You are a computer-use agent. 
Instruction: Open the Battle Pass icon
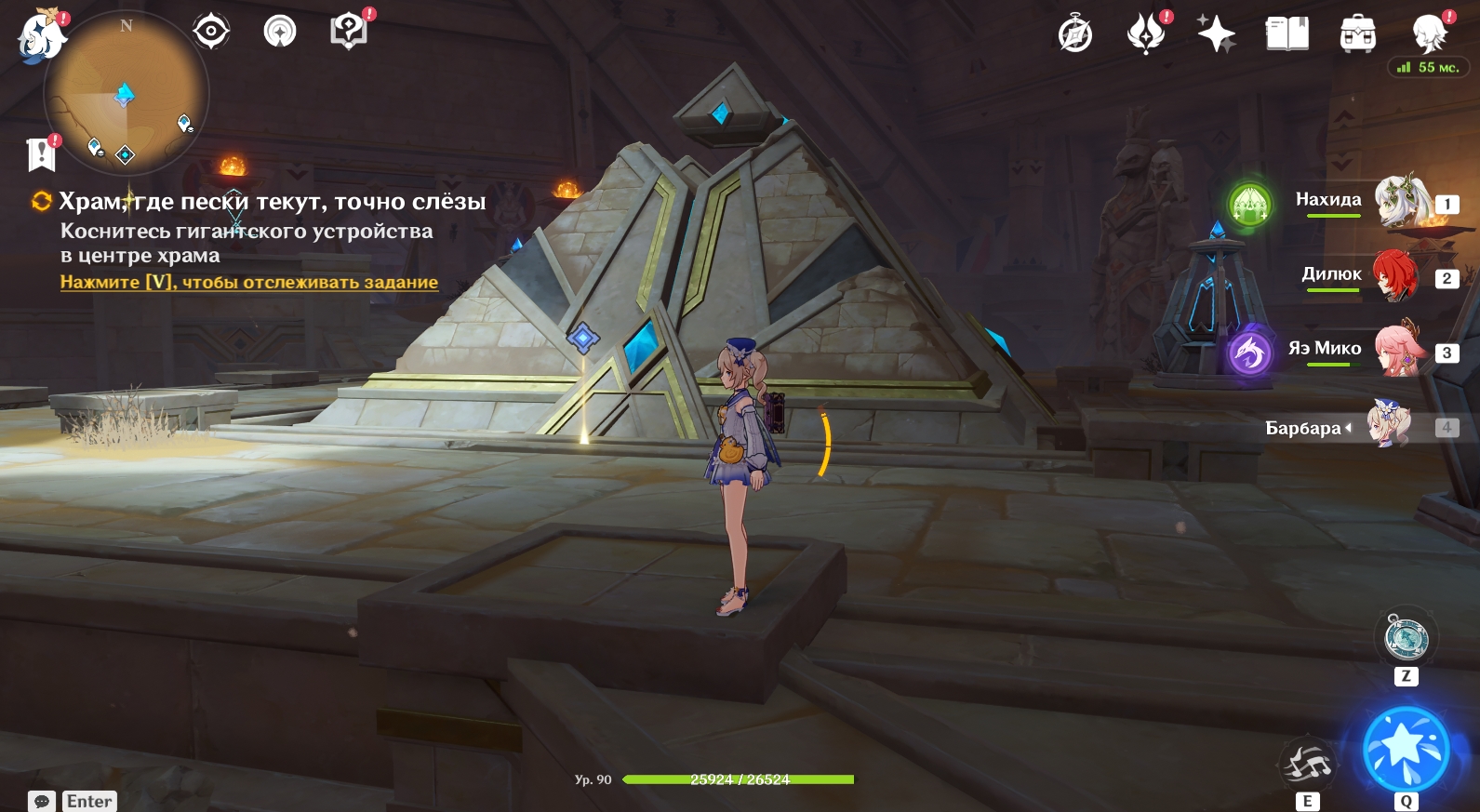pos(1146,34)
